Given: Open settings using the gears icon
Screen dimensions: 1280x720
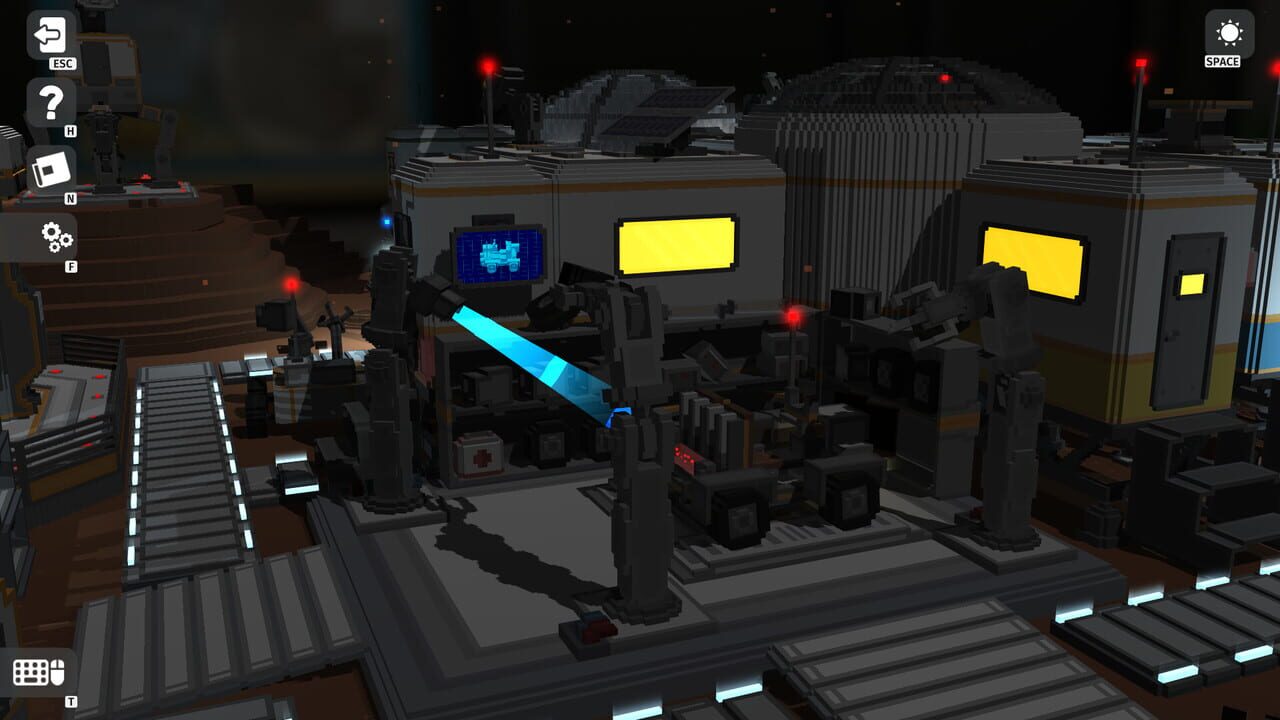Looking at the screenshot, I should [x=57, y=237].
